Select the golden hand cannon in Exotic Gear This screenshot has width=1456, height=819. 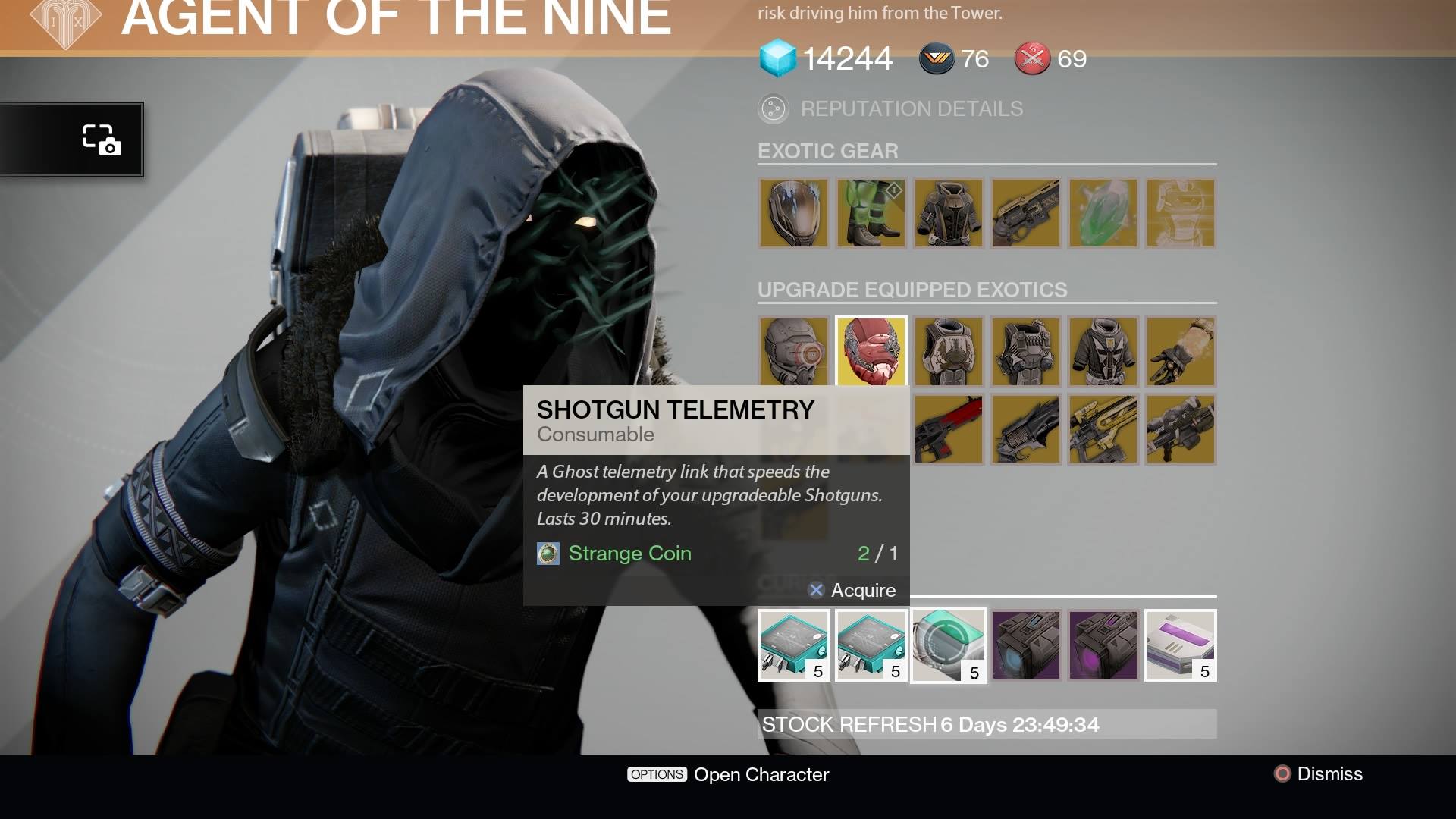point(1025,213)
